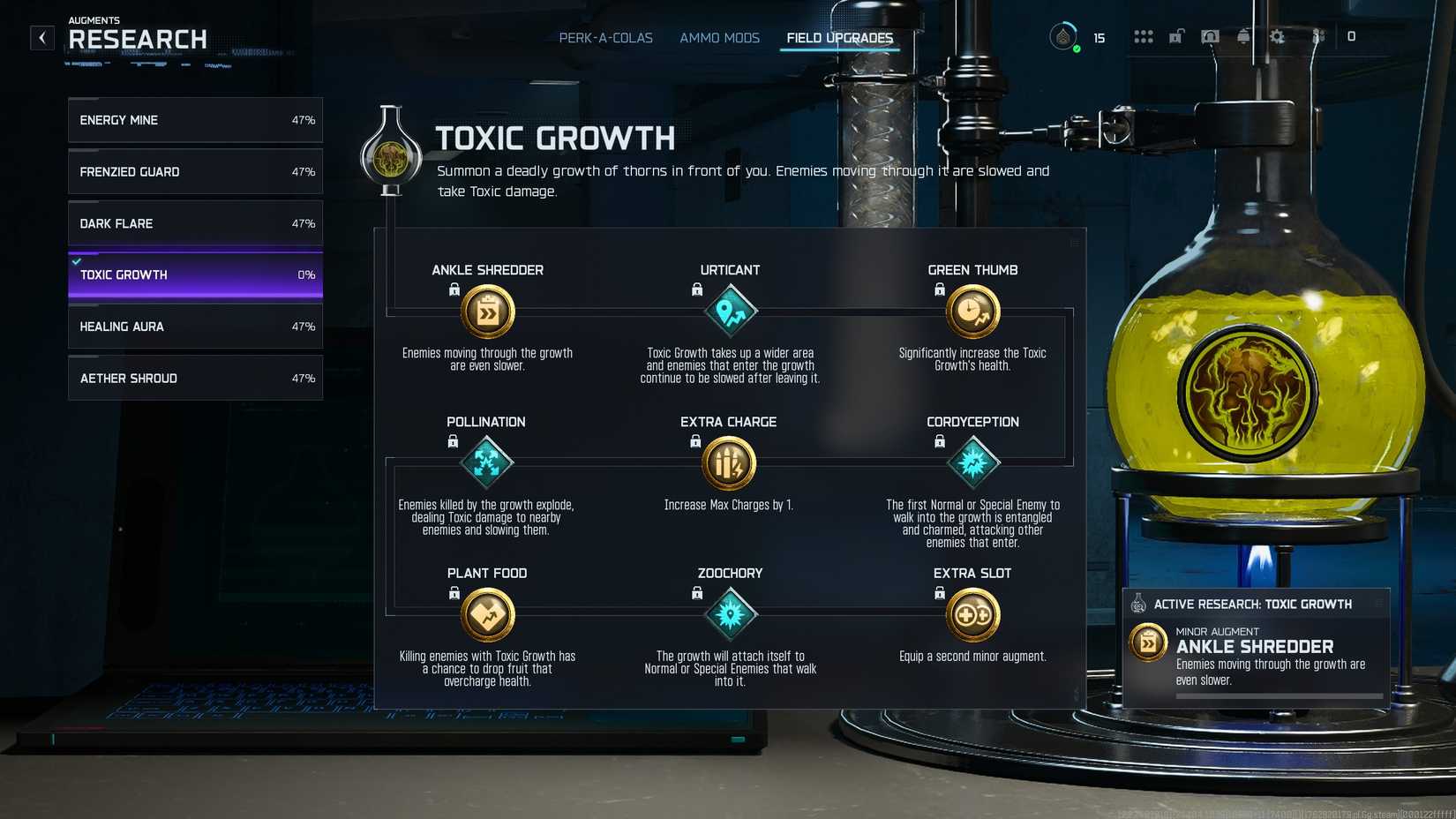
Task: Click the back arrow next to Research
Action: coord(41,38)
